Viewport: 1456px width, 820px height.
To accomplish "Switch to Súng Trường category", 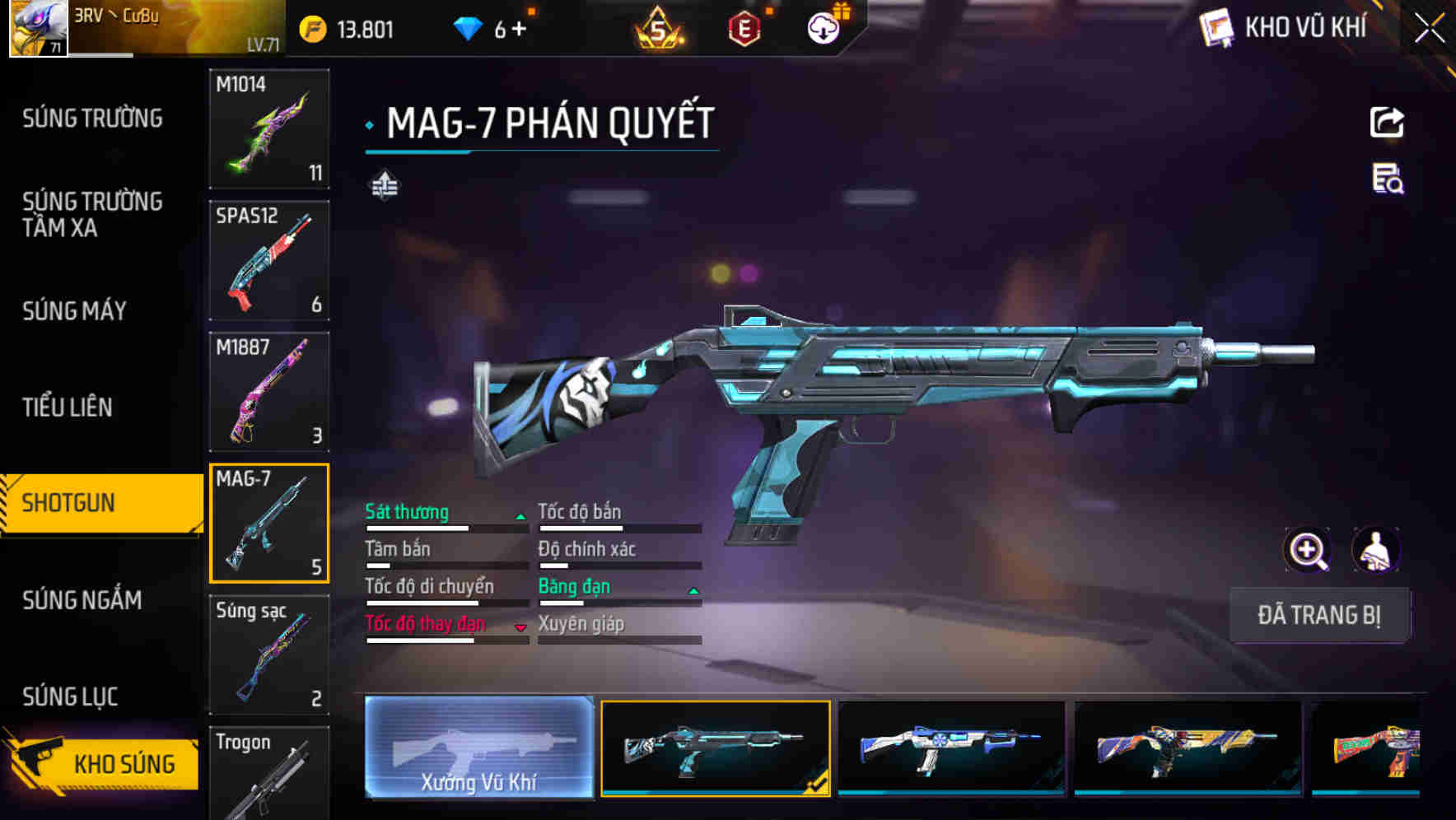I will (x=92, y=119).
